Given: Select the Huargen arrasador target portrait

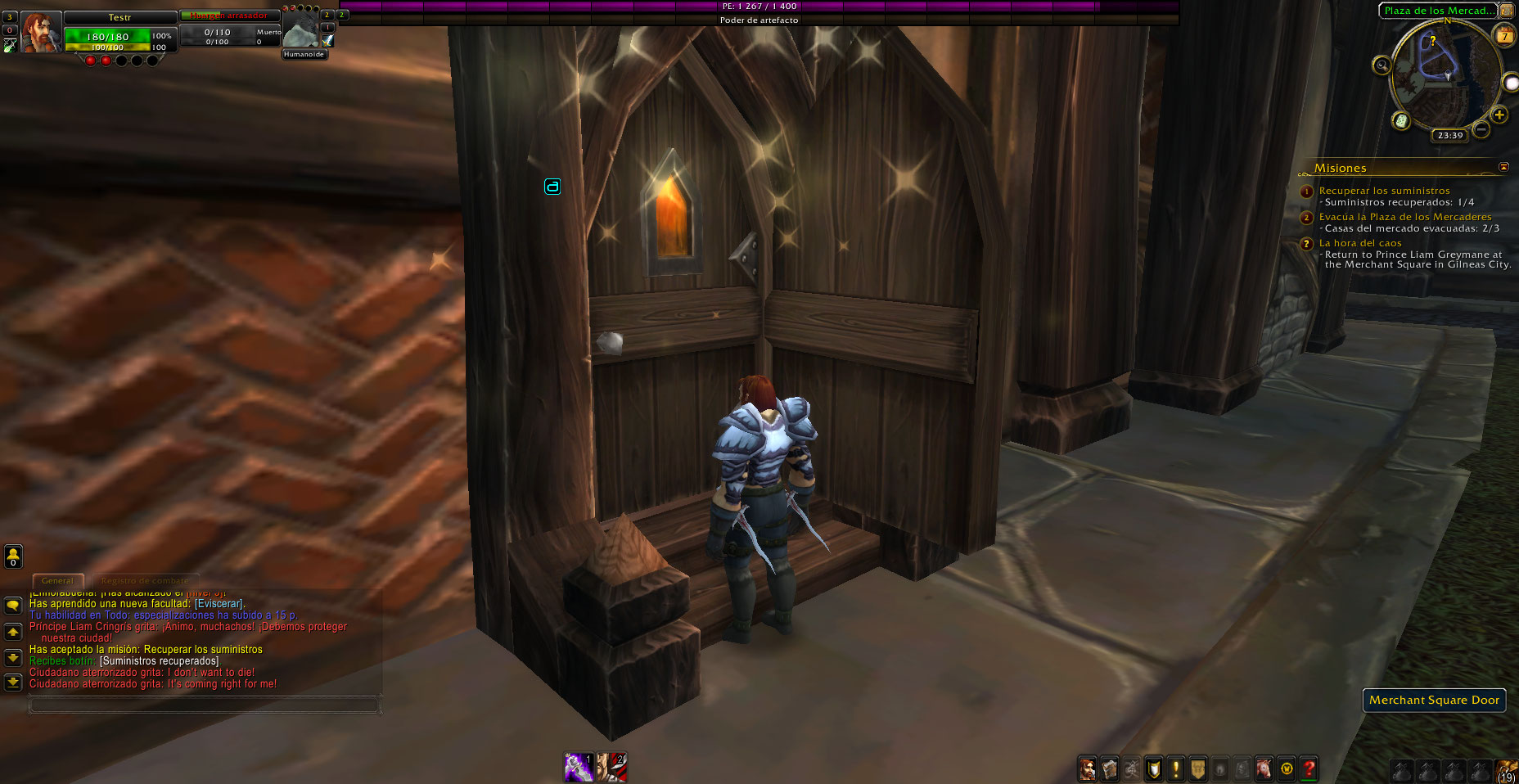Looking at the screenshot, I should [300, 31].
